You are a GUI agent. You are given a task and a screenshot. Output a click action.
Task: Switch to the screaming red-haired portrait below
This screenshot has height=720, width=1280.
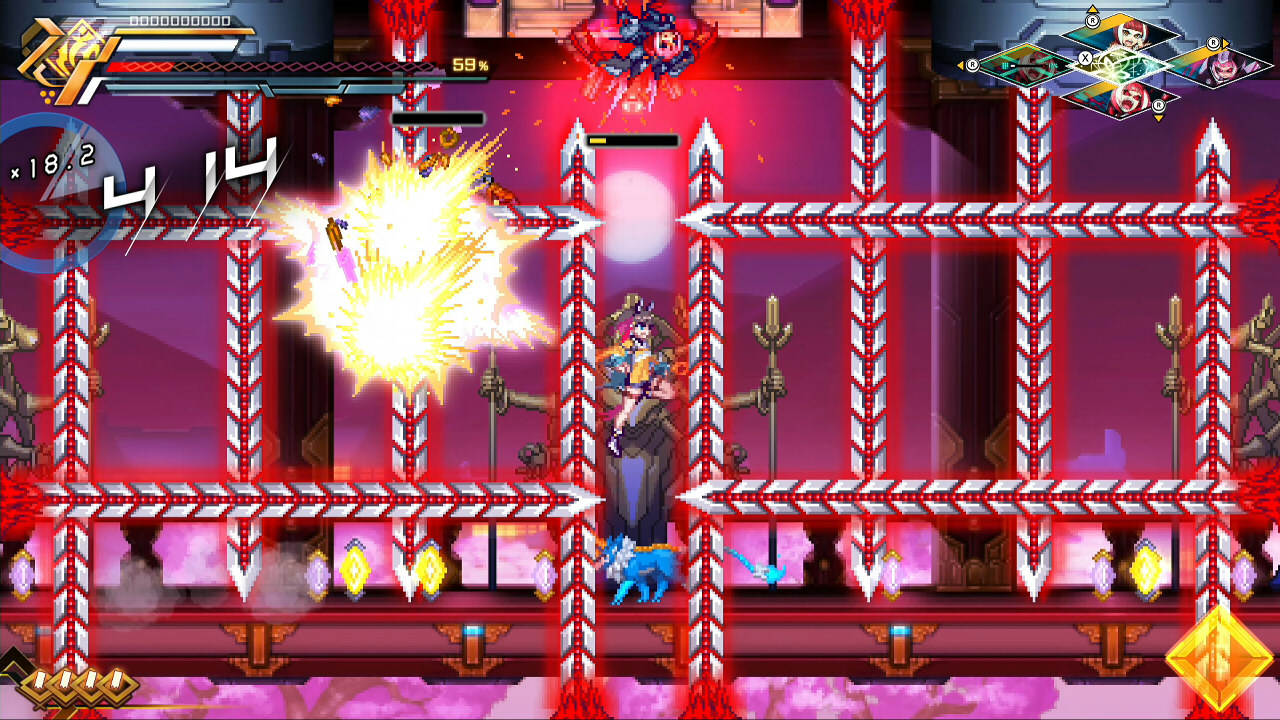click(x=1128, y=98)
